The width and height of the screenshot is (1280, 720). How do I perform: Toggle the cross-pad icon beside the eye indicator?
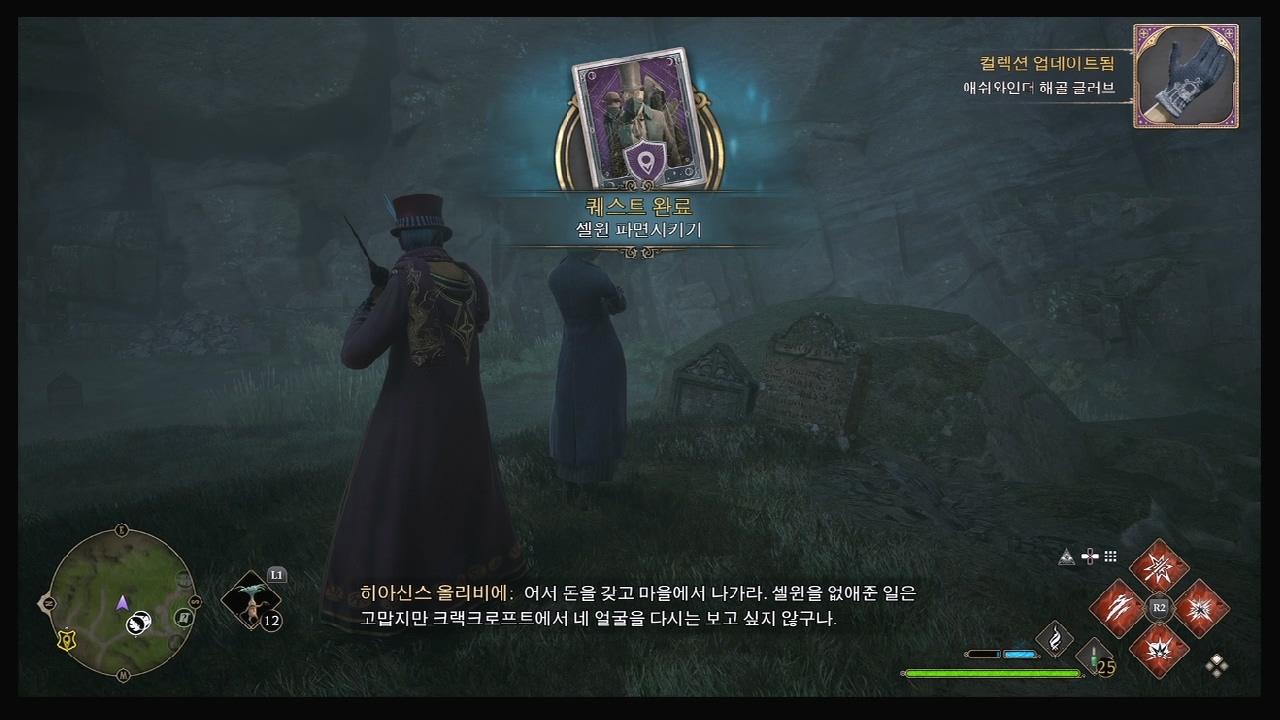[1090, 555]
